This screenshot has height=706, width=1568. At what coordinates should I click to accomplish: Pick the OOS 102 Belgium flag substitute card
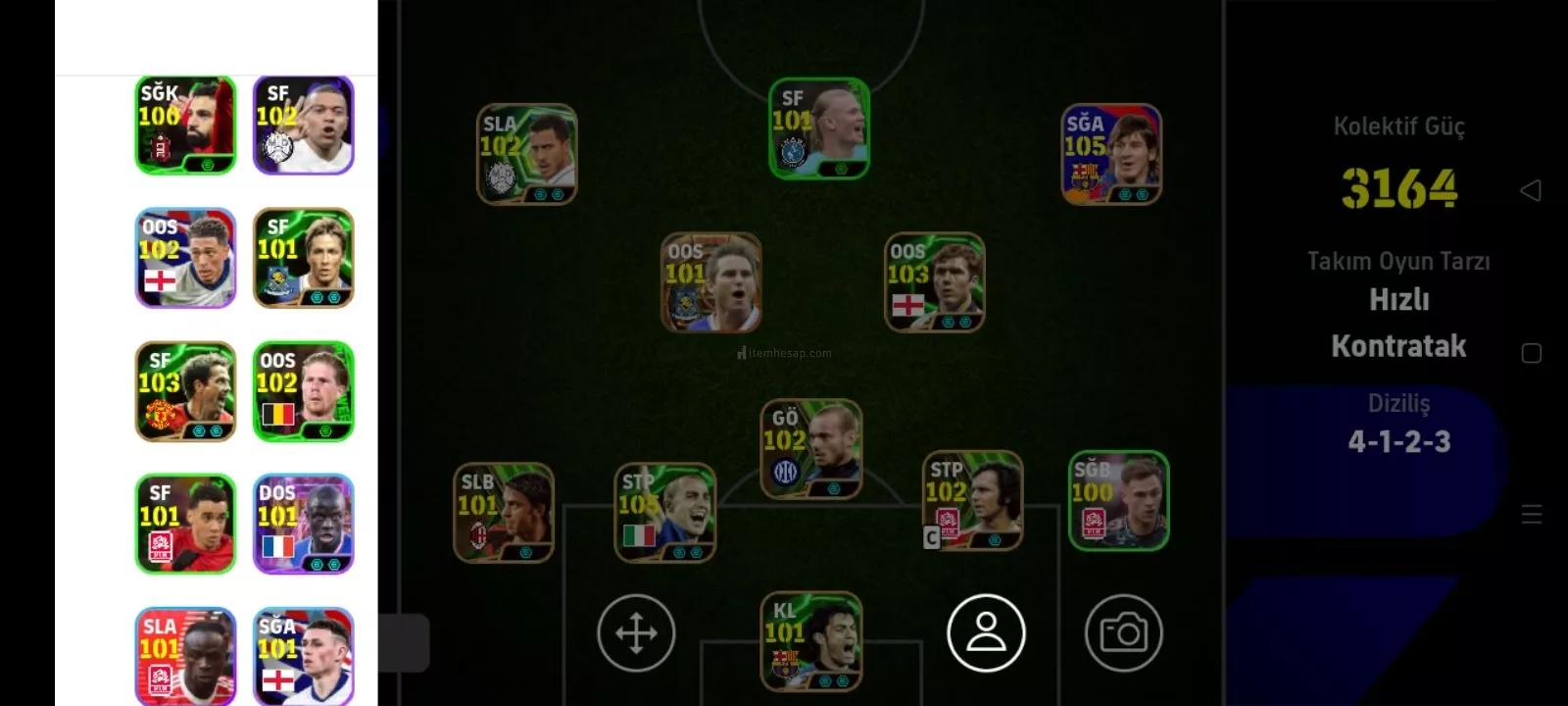304,391
